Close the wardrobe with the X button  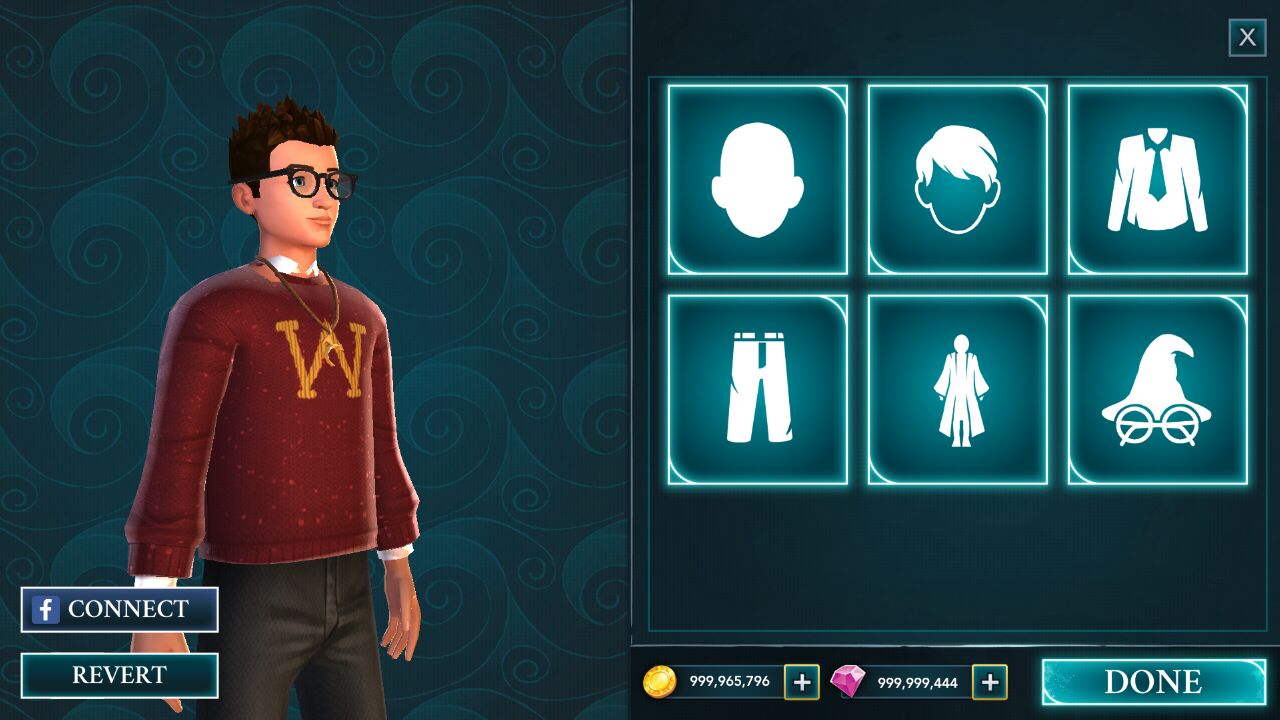pyautogui.click(x=1247, y=38)
